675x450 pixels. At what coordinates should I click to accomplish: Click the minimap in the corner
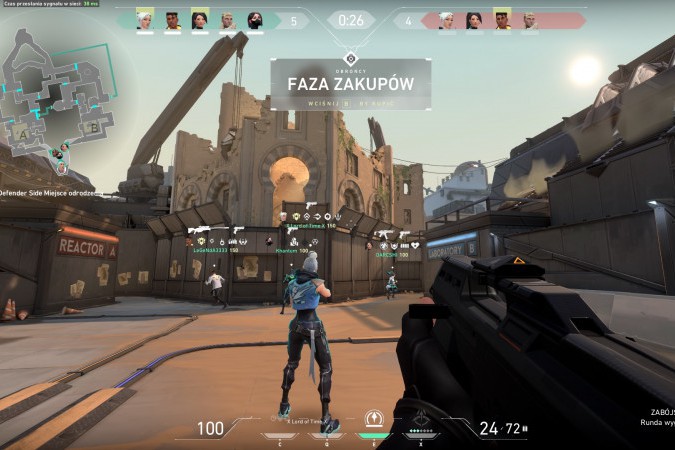click(x=62, y=95)
